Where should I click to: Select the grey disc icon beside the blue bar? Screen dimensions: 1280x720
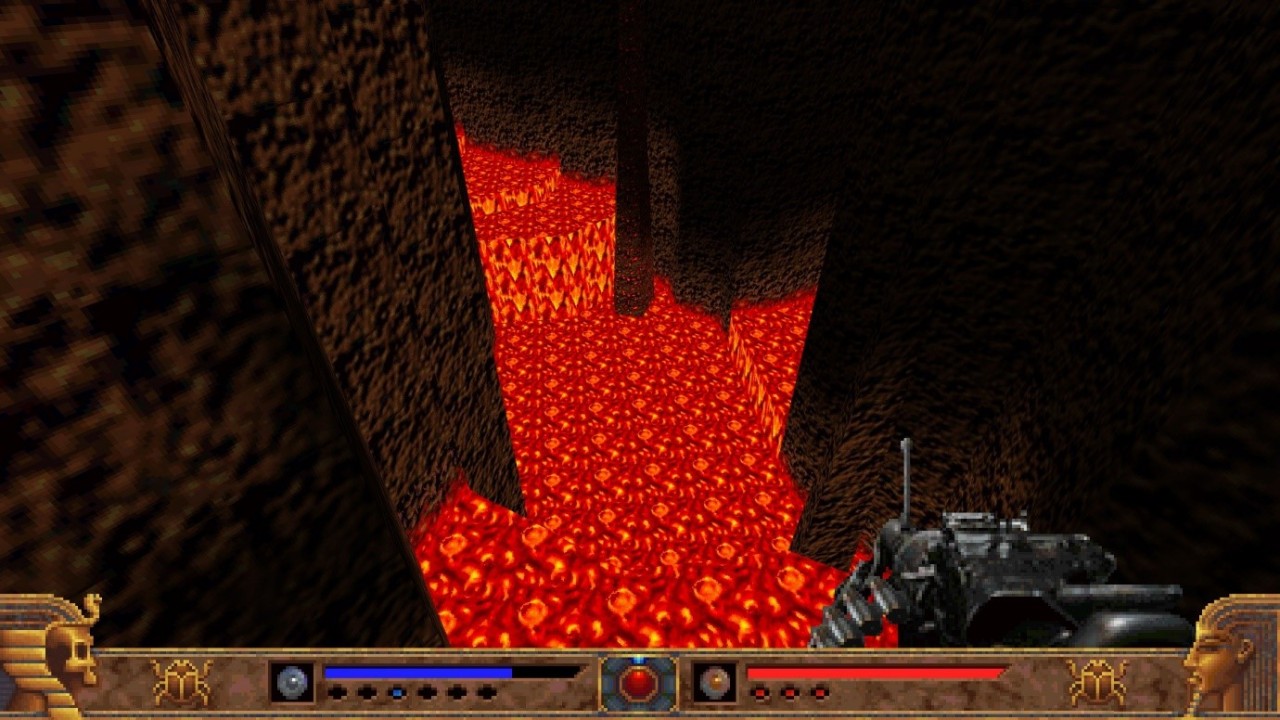pyautogui.click(x=292, y=682)
